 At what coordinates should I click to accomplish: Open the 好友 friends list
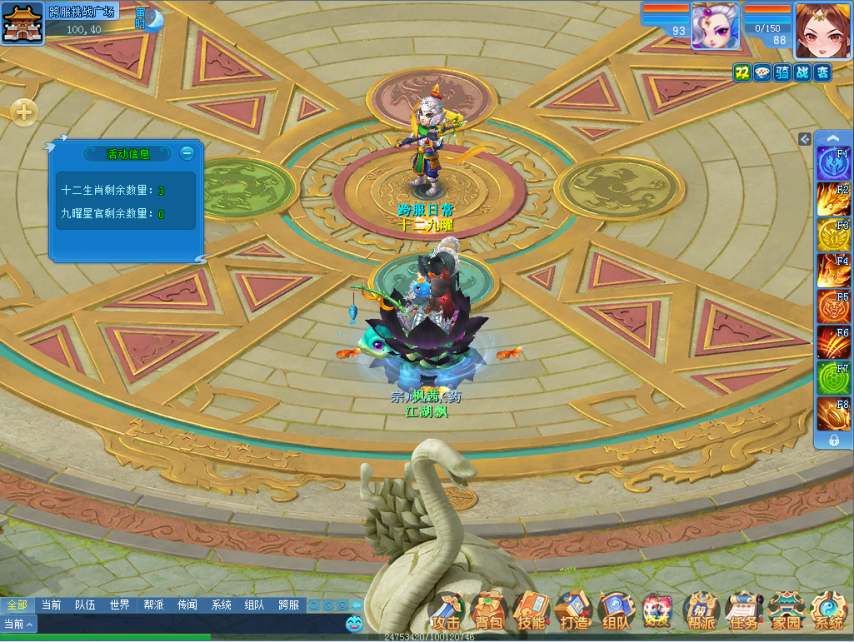tap(658, 609)
